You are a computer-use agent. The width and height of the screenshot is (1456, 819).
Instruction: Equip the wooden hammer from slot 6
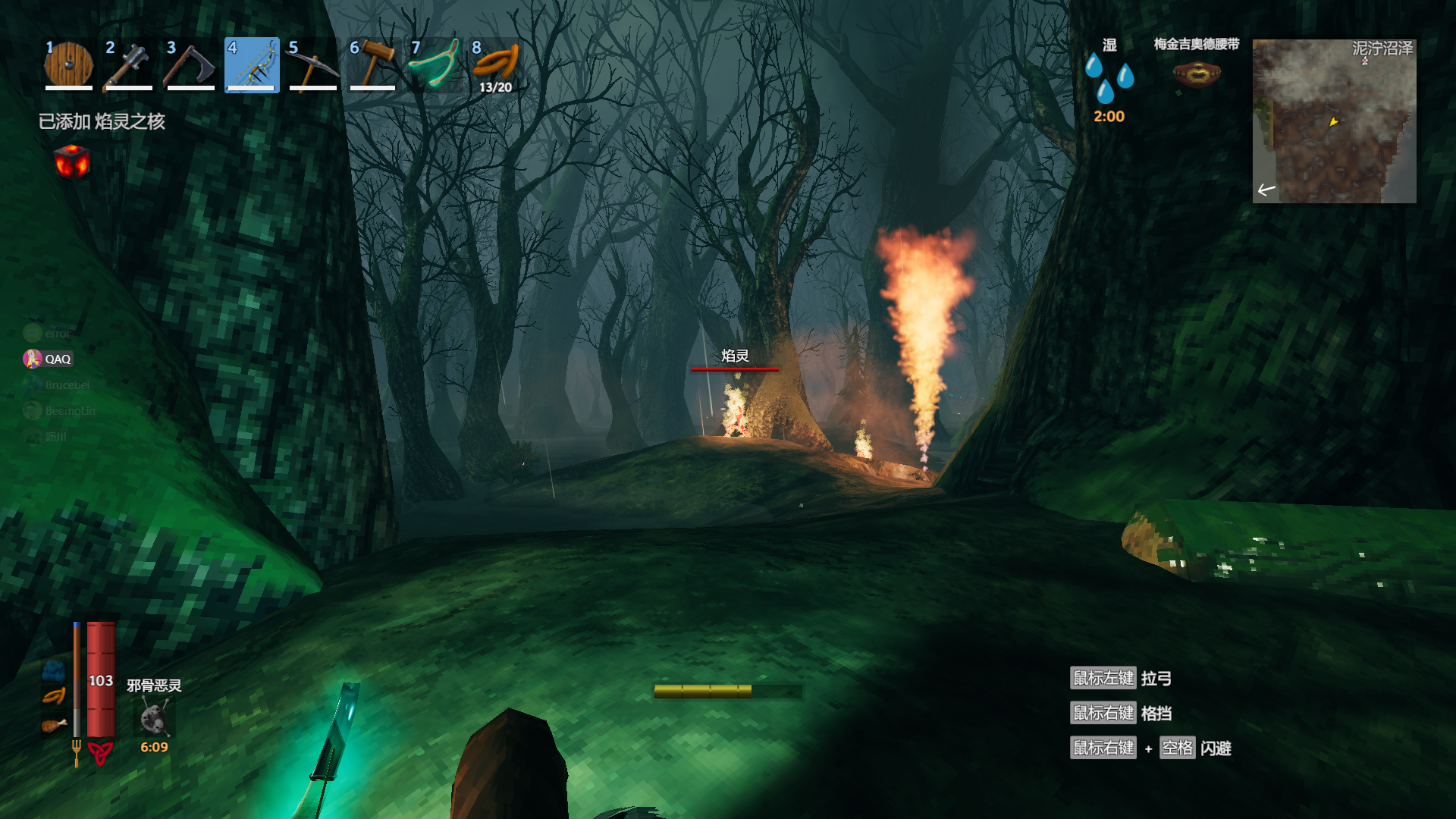(373, 65)
